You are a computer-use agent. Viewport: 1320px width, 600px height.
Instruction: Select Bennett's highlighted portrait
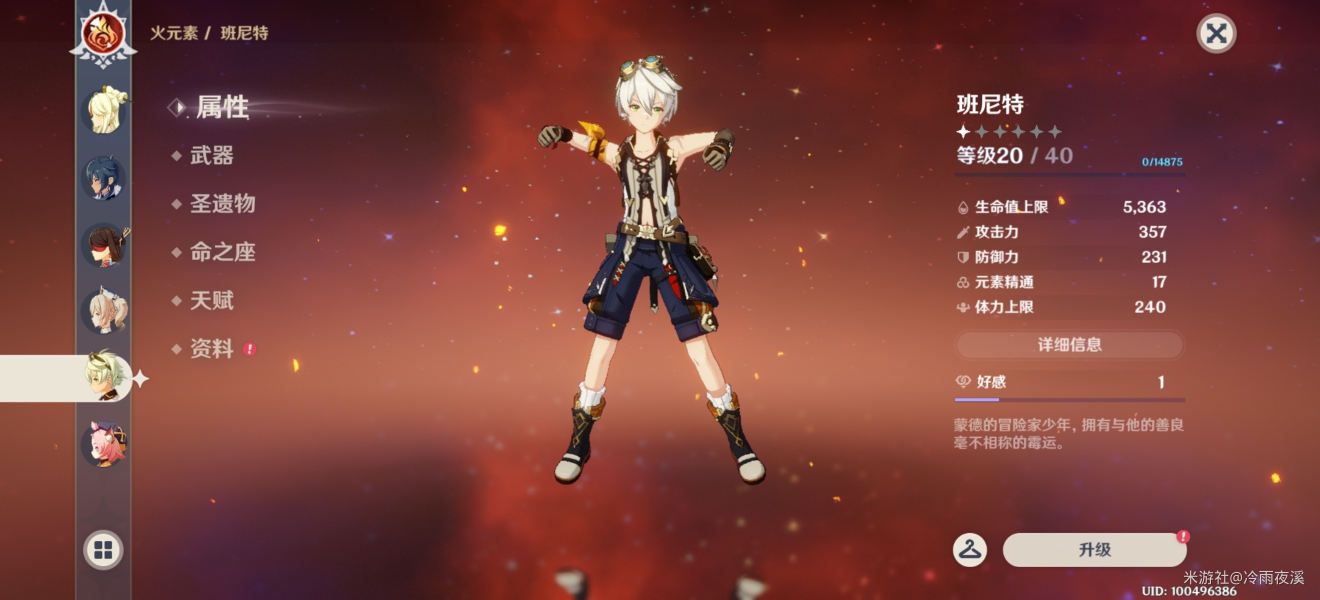(106, 377)
